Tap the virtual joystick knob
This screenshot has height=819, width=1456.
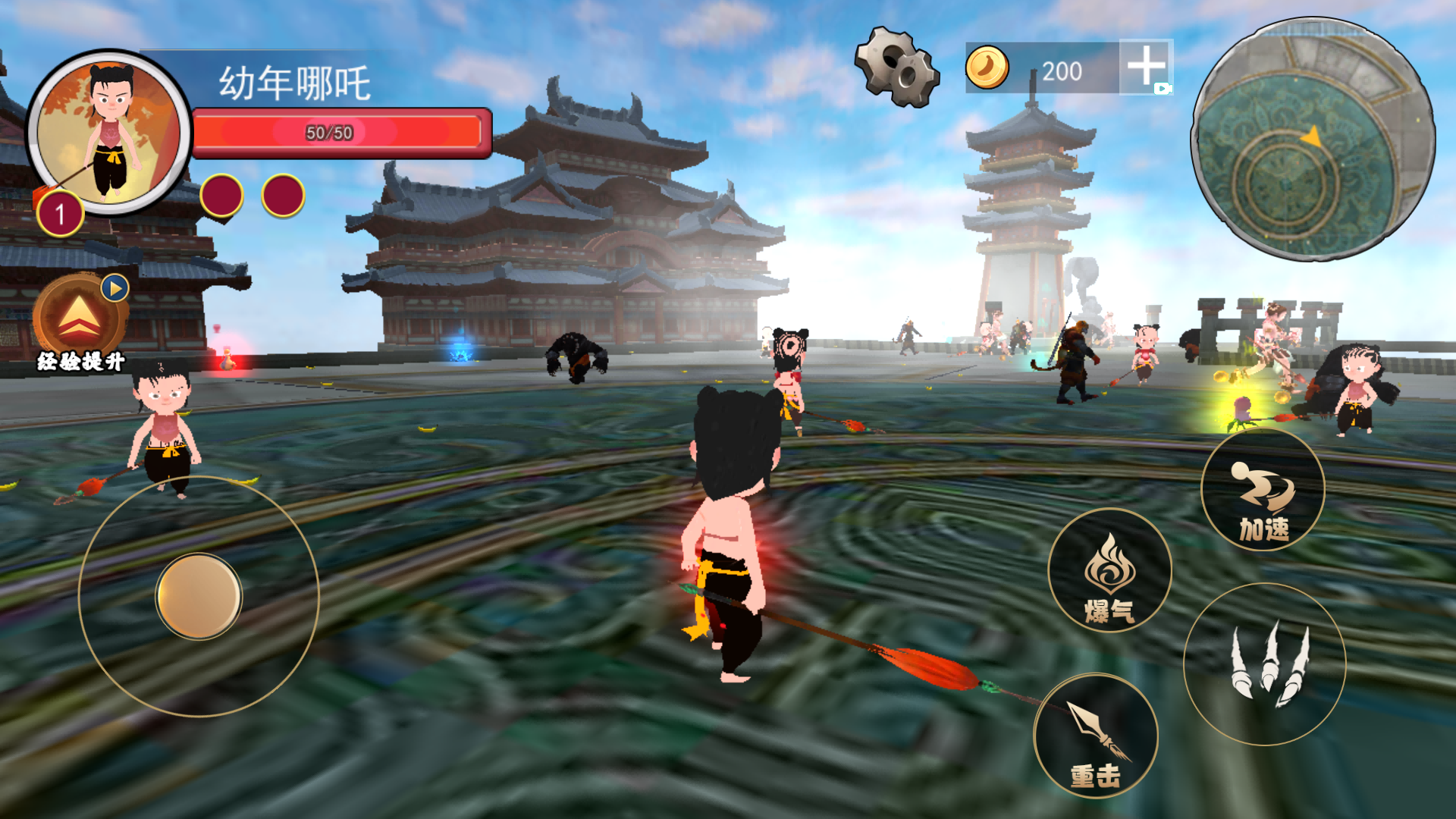pyautogui.click(x=199, y=596)
